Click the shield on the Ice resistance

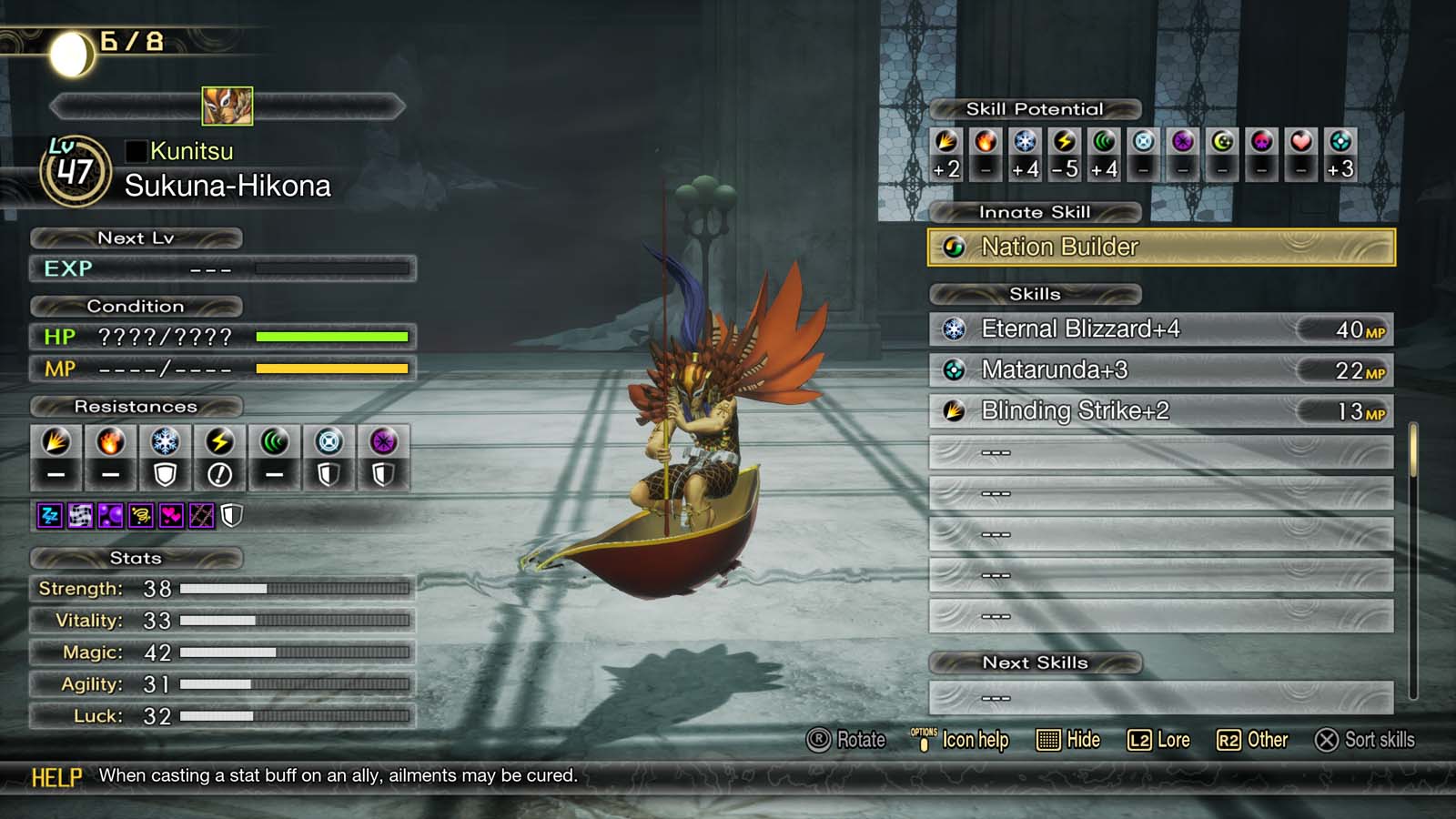(165, 473)
